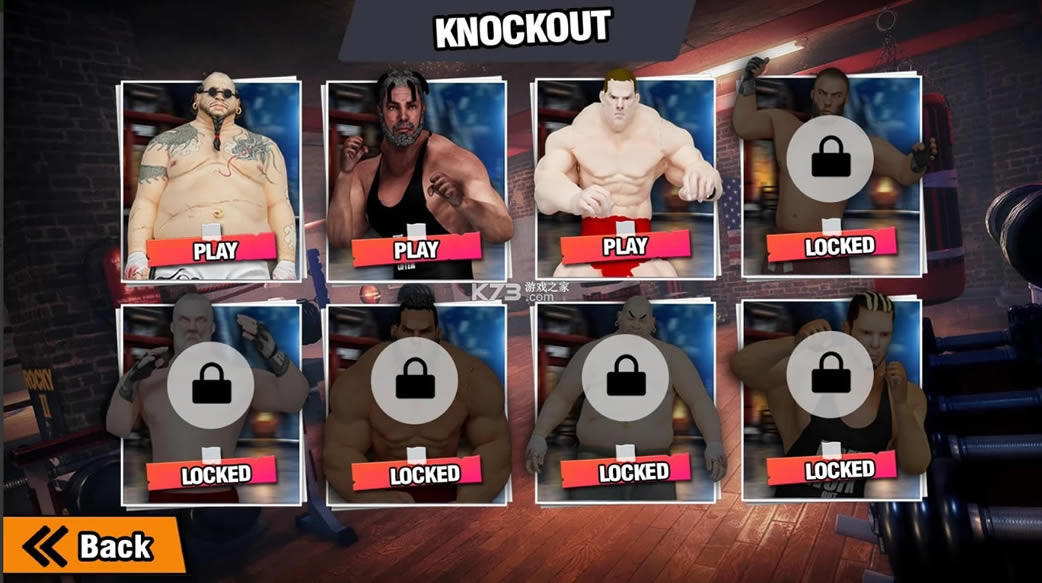Play as the tattooed fighter with sunglasses
The image size is (1042, 583).
coord(215,250)
